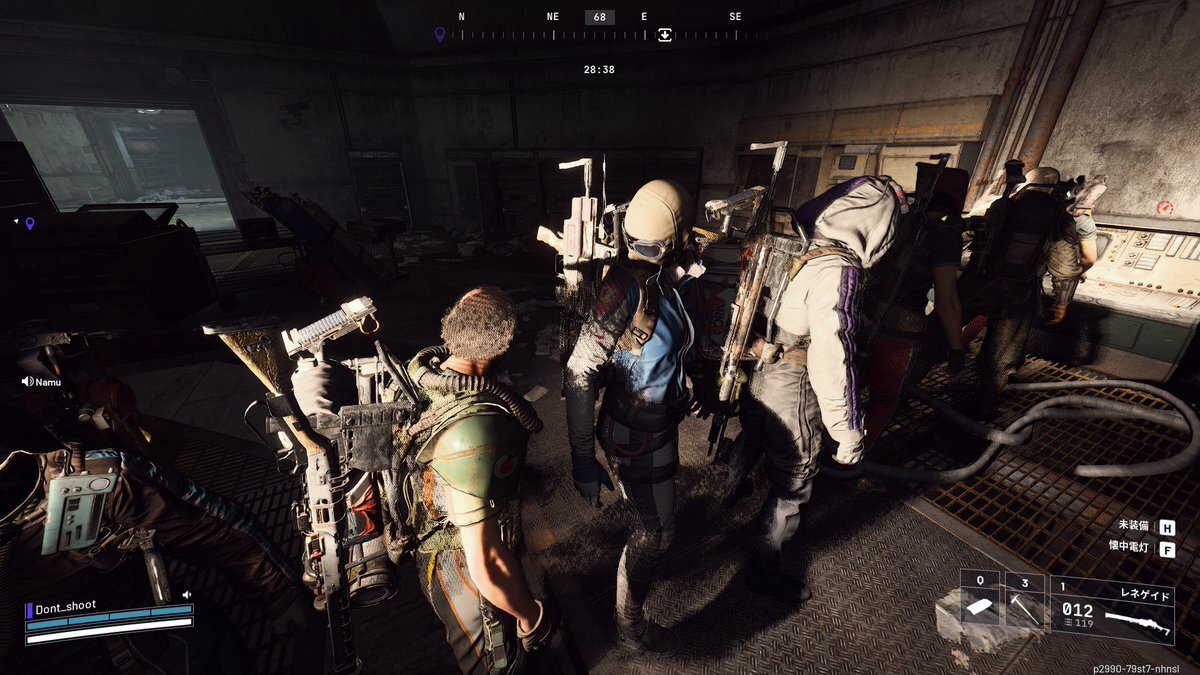The height and width of the screenshot is (675, 1200).
Task: Click the Namu voice chat indicator
Action: [x=28, y=381]
